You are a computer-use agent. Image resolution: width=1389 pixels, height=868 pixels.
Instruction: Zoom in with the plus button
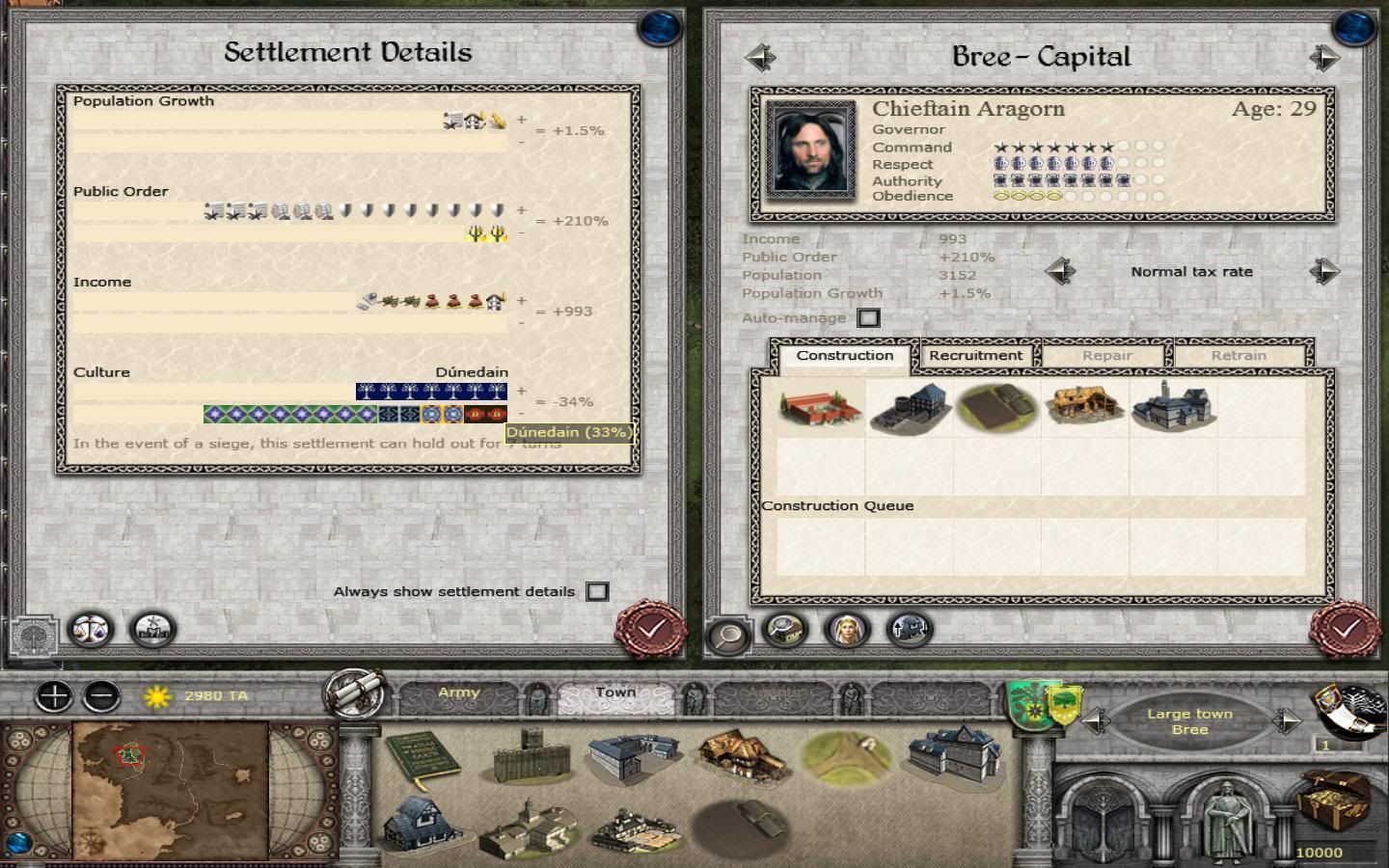(55, 695)
